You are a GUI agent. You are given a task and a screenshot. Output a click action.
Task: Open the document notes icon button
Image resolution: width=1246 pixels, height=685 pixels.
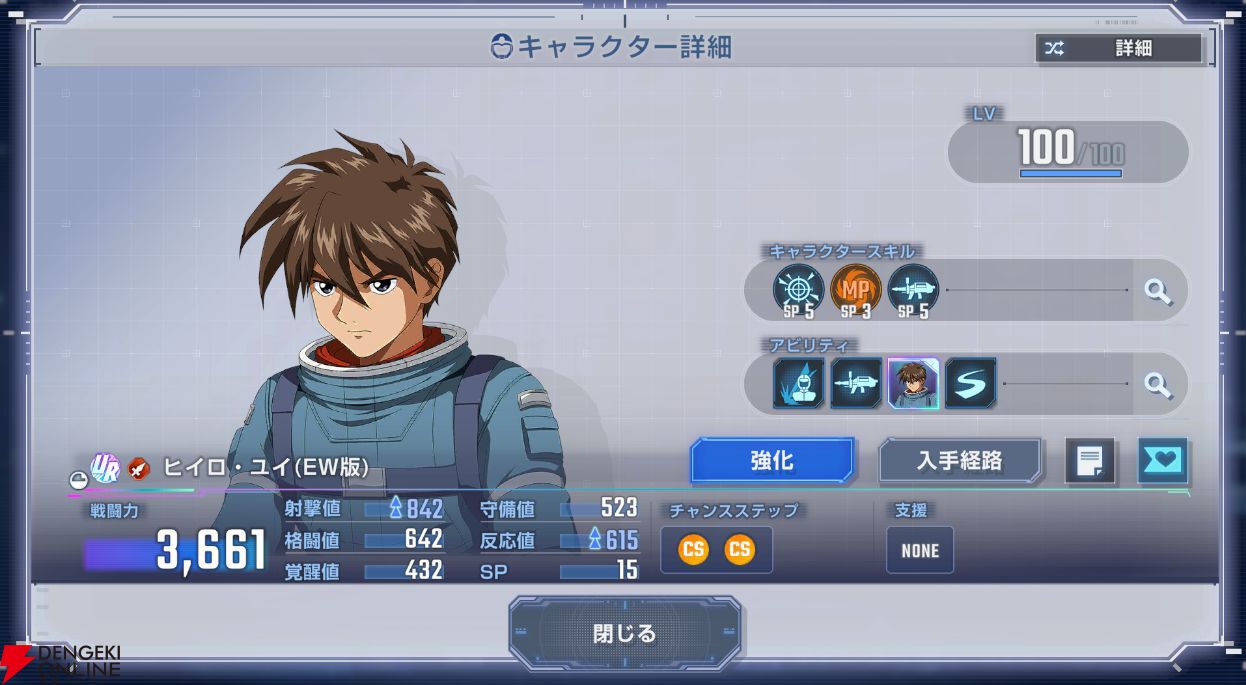coord(1089,461)
